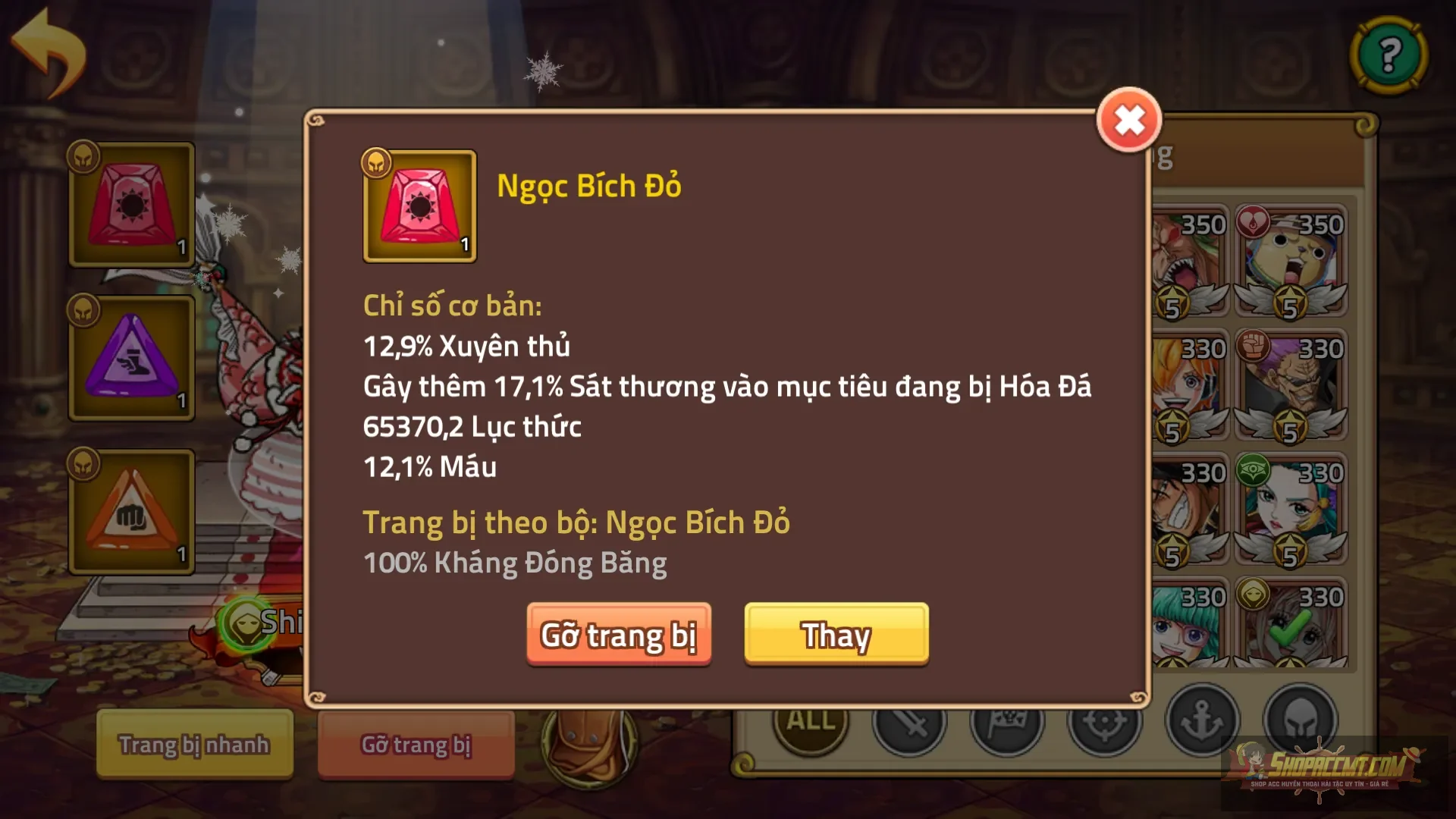Select the helmet filter icon
Screen dimensions: 1456x819
pyautogui.click(x=1301, y=722)
